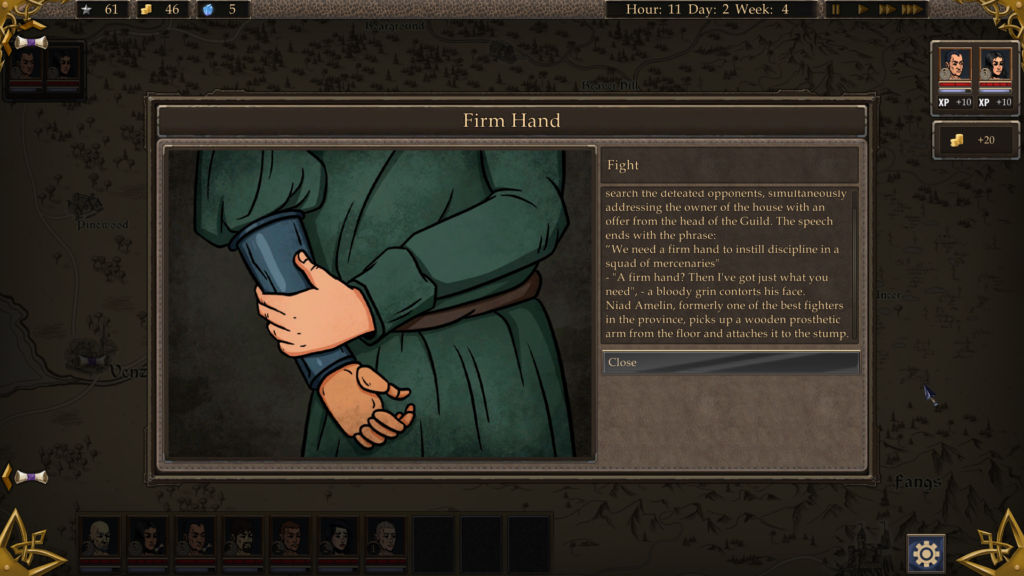Set time to triple fast-forward speed

click(911, 10)
